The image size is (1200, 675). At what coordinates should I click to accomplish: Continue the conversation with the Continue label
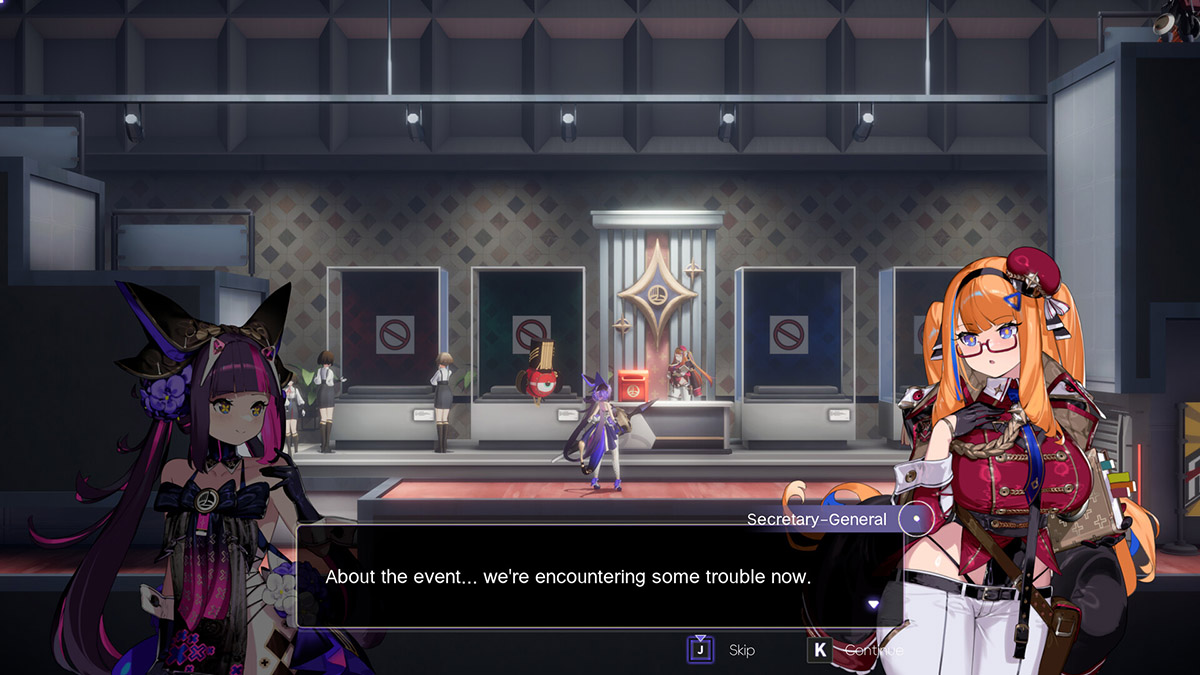[x=873, y=650]
